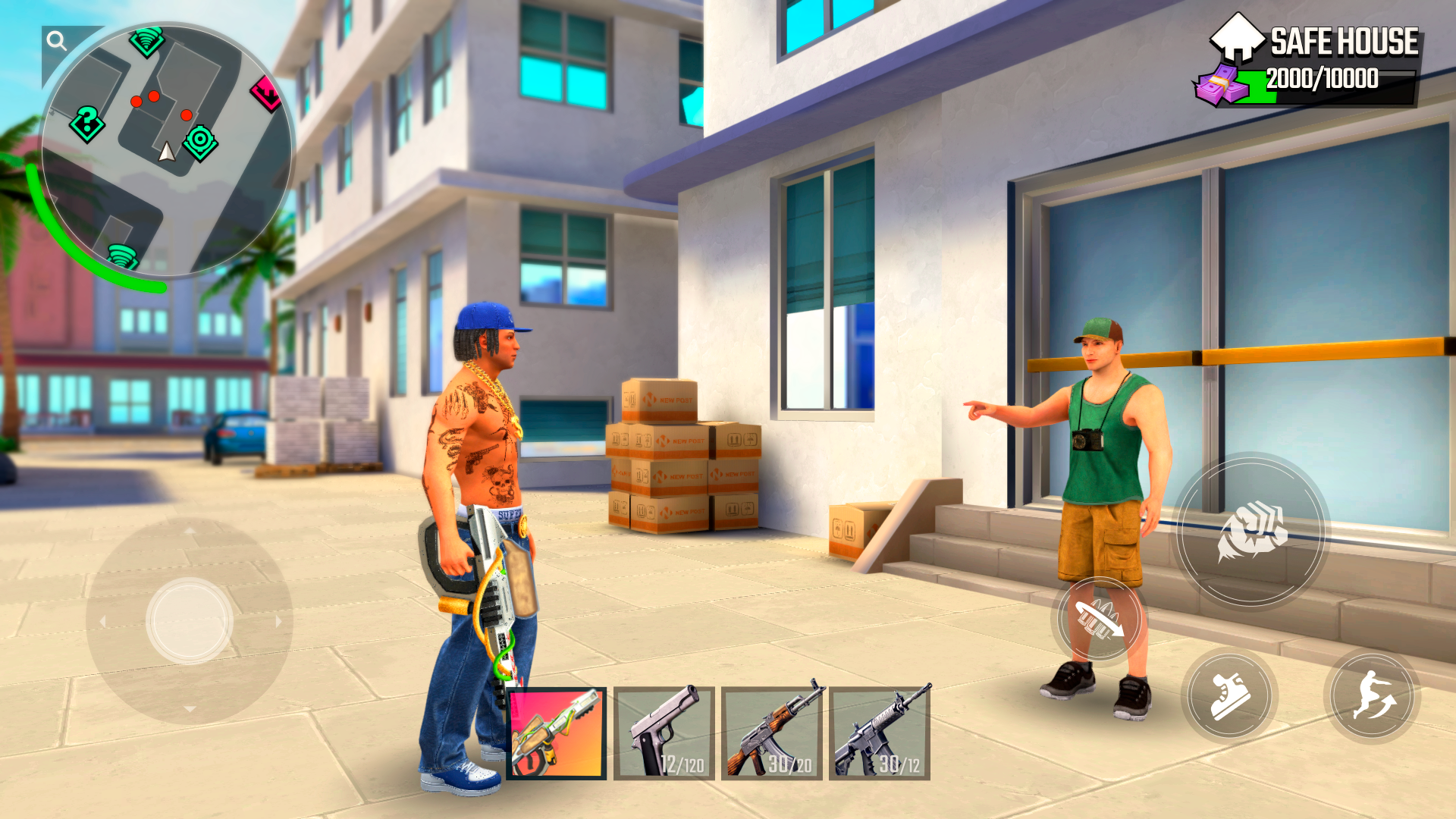Tap the player arrow on the minimap
Image resolution: width=1456 pixels, height=819 pixels.
166,151
